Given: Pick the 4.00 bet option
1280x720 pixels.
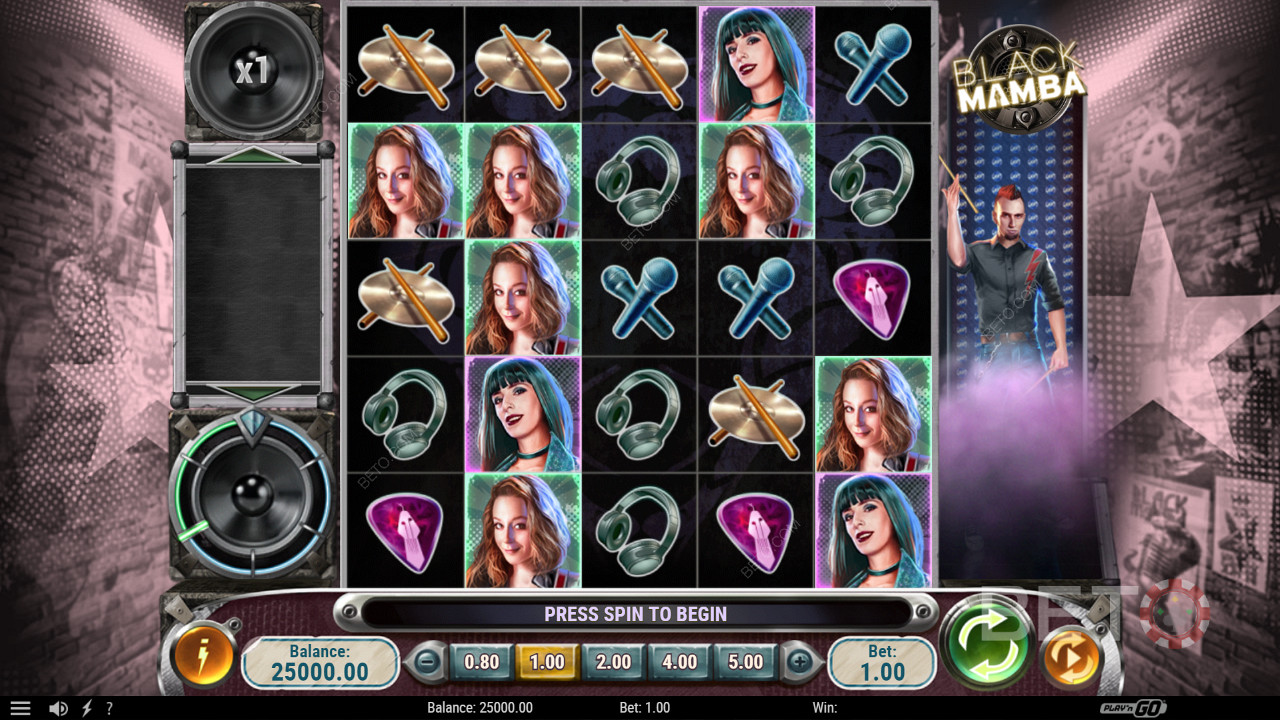Looking at the screenshot, I should click(x=679, y=661).
